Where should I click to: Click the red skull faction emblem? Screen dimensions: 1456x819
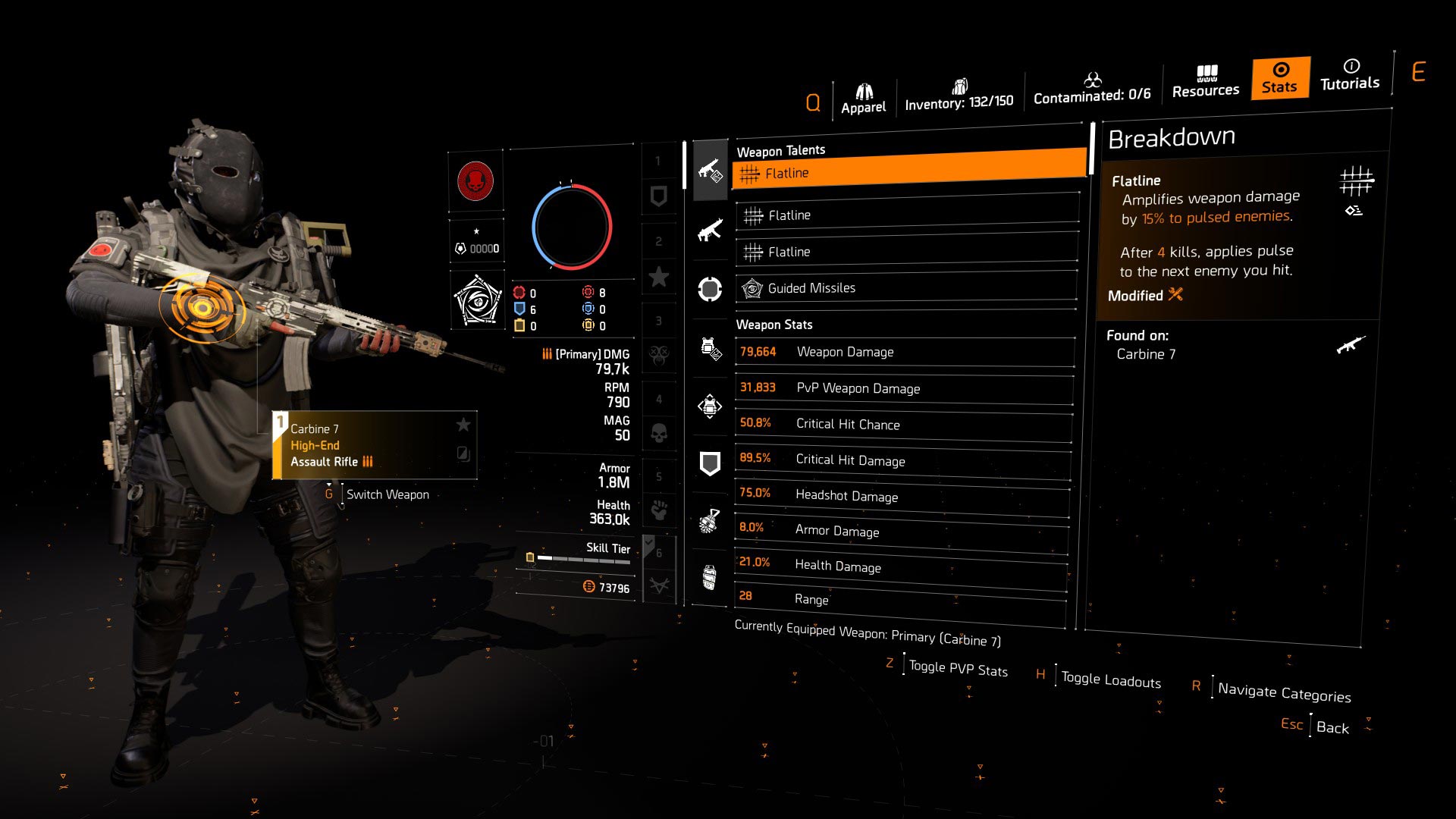477,182
